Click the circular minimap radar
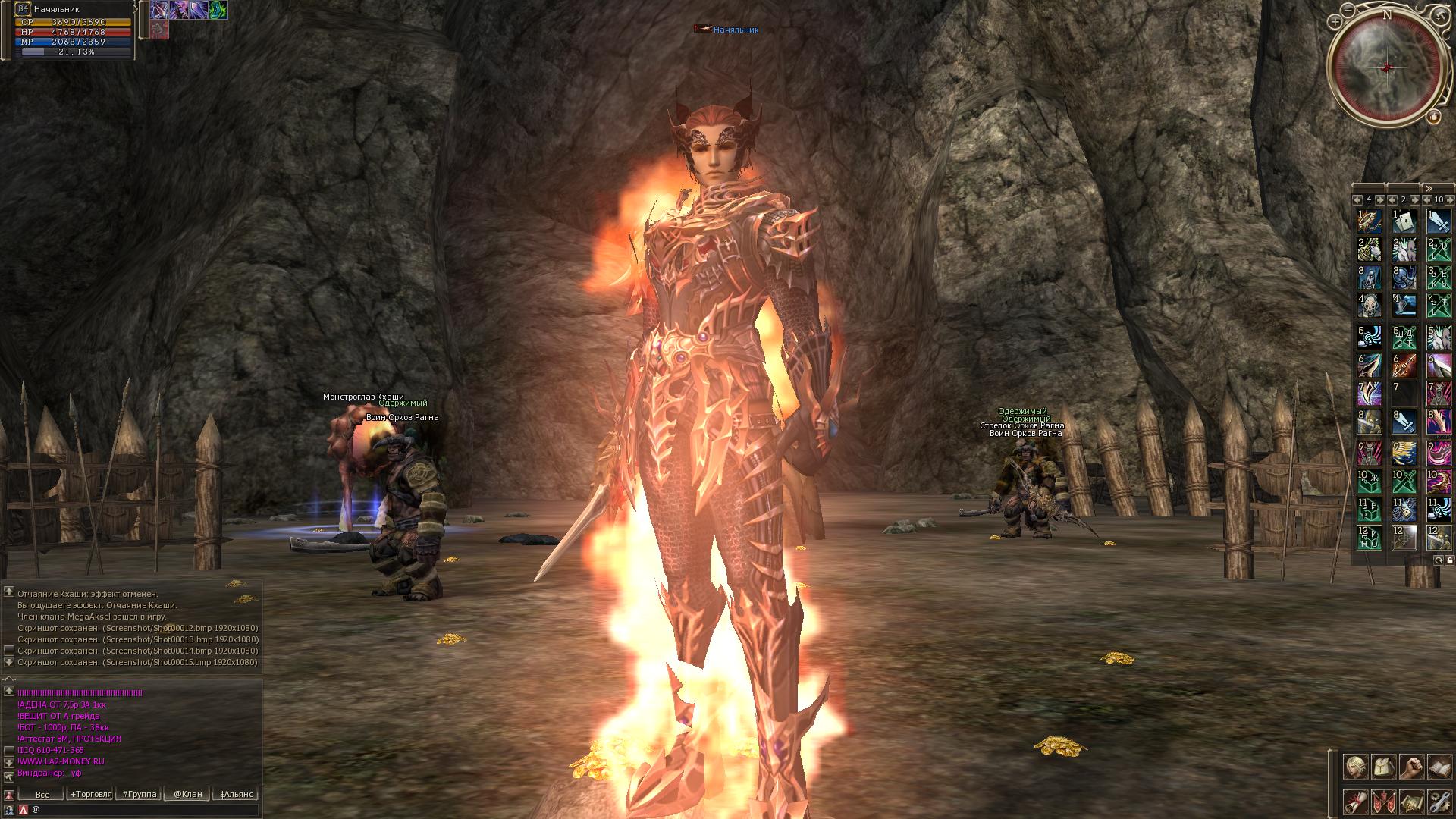1456x819 pixels. click(x=1387, y=67)
